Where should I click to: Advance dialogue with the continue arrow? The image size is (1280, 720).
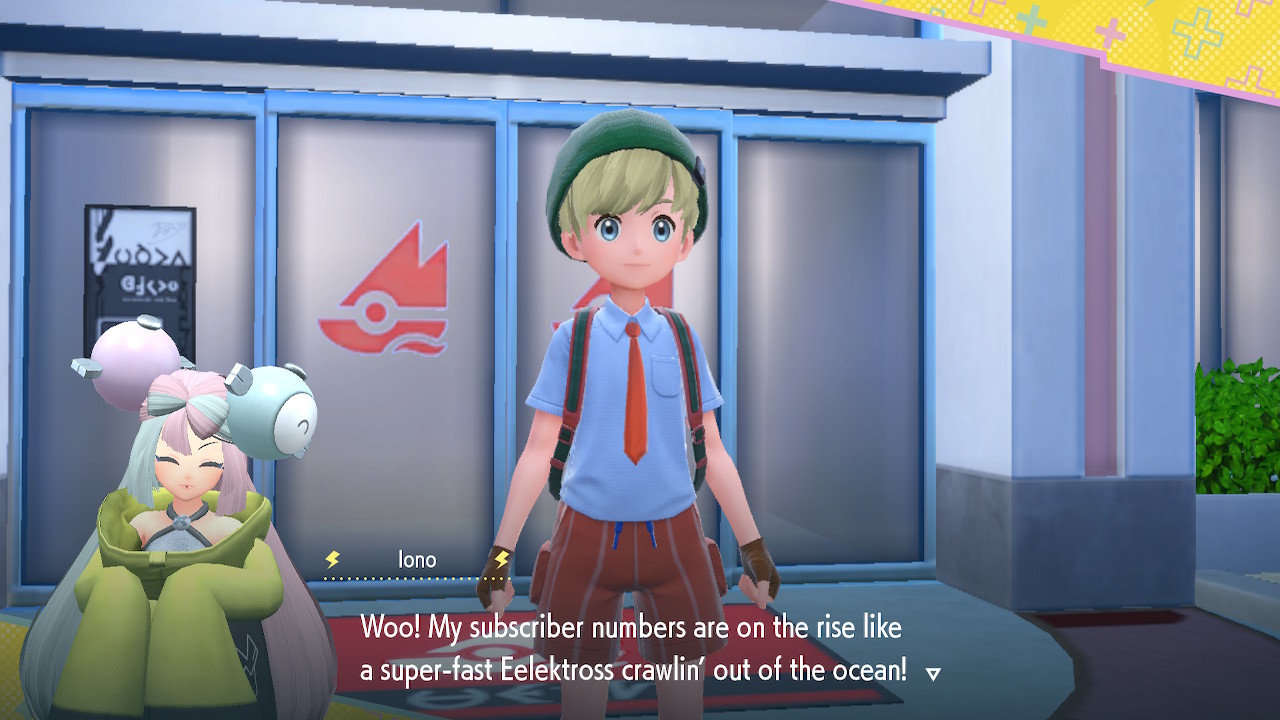point(933,674)
